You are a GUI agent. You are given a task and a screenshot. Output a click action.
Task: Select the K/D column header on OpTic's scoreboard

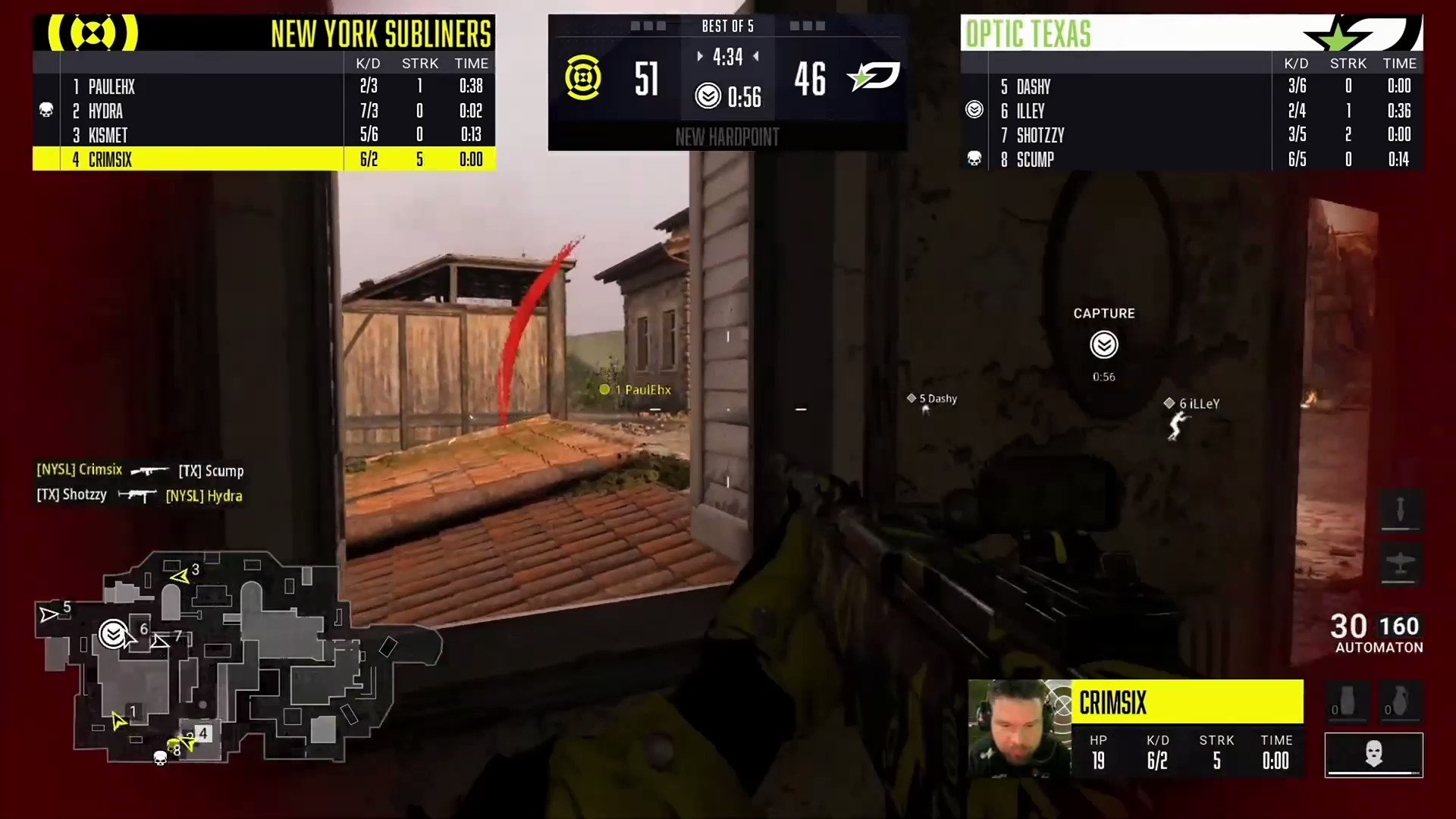click(x=1297, y=64)
